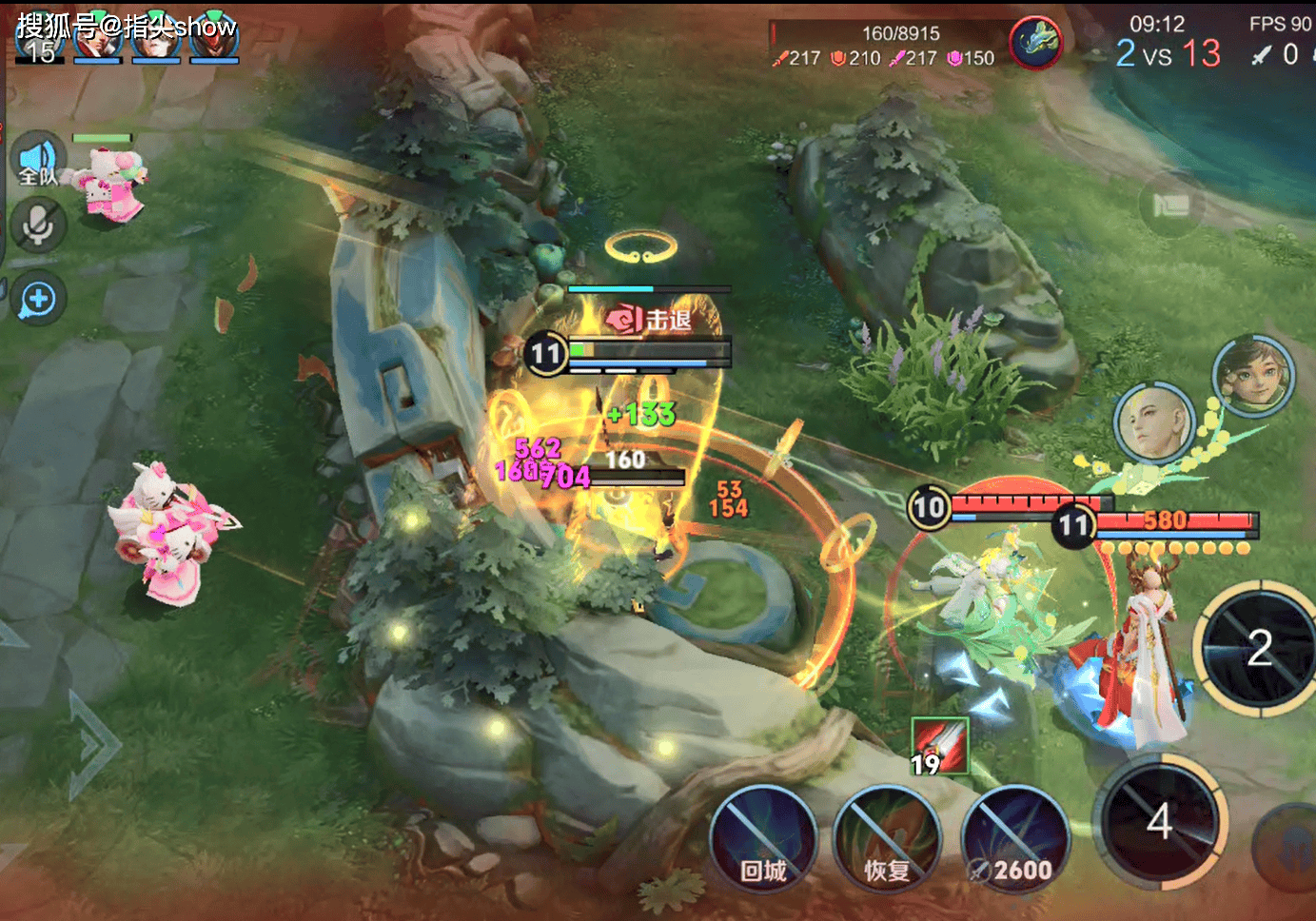Open the quick chat message bubble
Viewport: 1316px width, 921px height.
(38, 300)
